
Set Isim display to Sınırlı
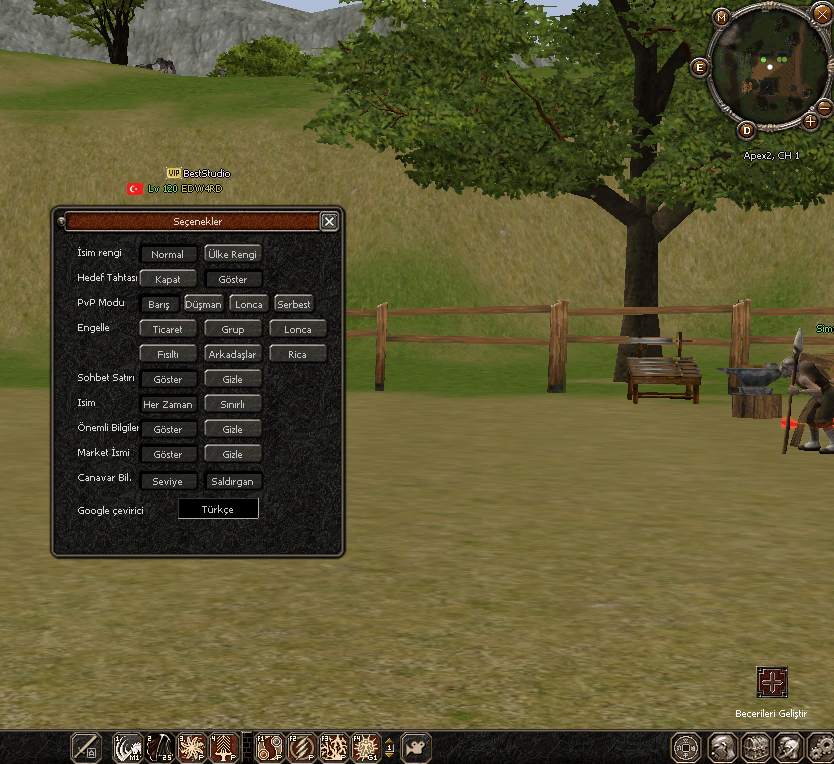(233, 404)
